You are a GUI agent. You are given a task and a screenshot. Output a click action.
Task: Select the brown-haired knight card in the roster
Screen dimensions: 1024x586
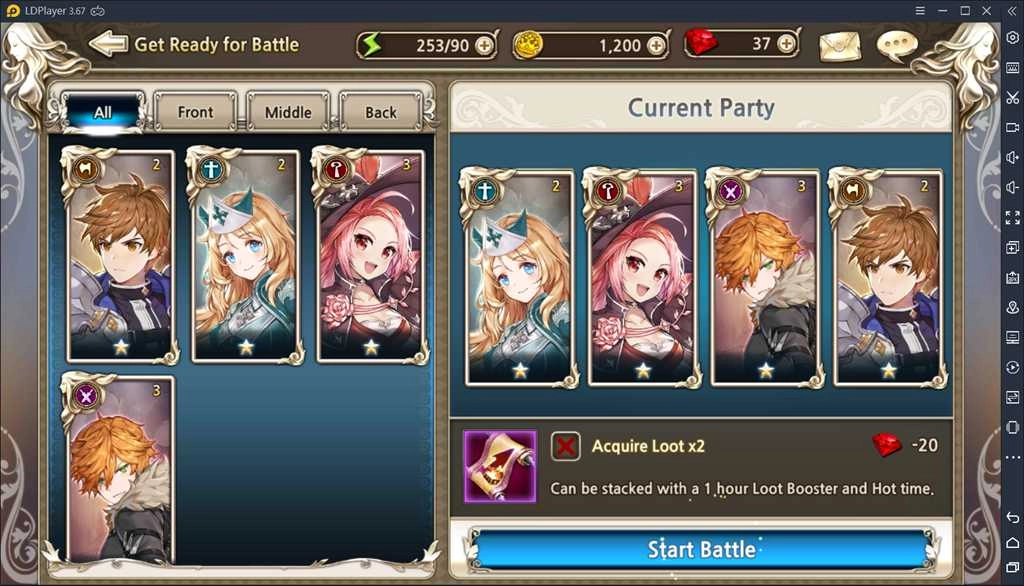(x=121, y=255)
